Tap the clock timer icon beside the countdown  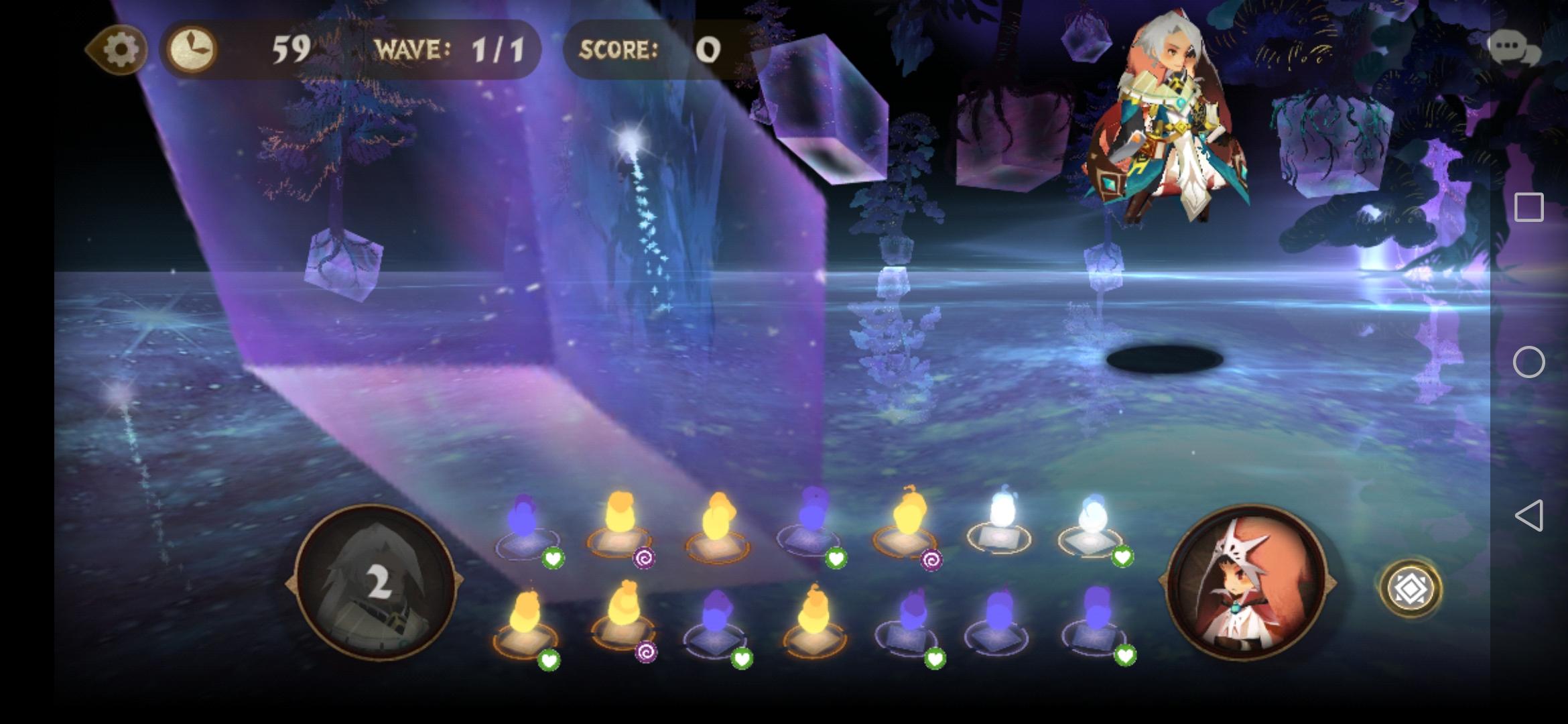193,48
